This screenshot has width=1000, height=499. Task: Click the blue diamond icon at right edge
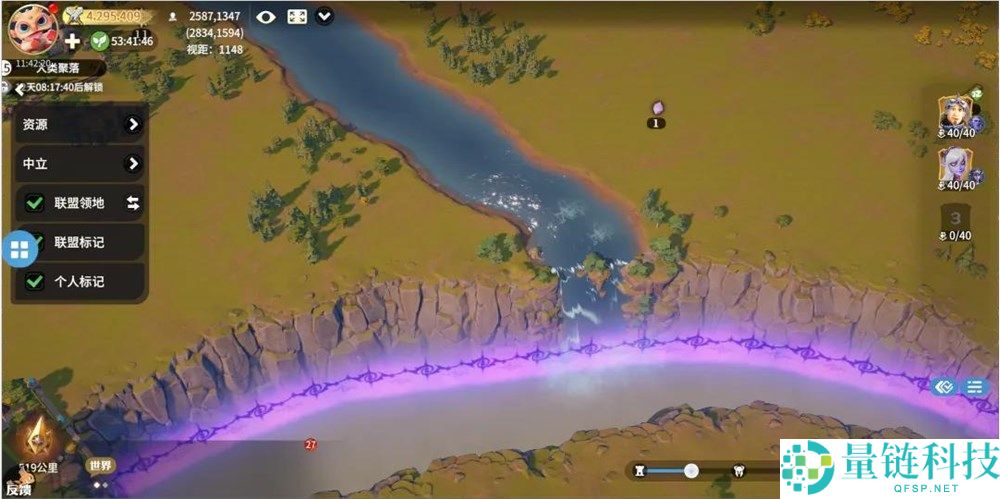point(942,387)
